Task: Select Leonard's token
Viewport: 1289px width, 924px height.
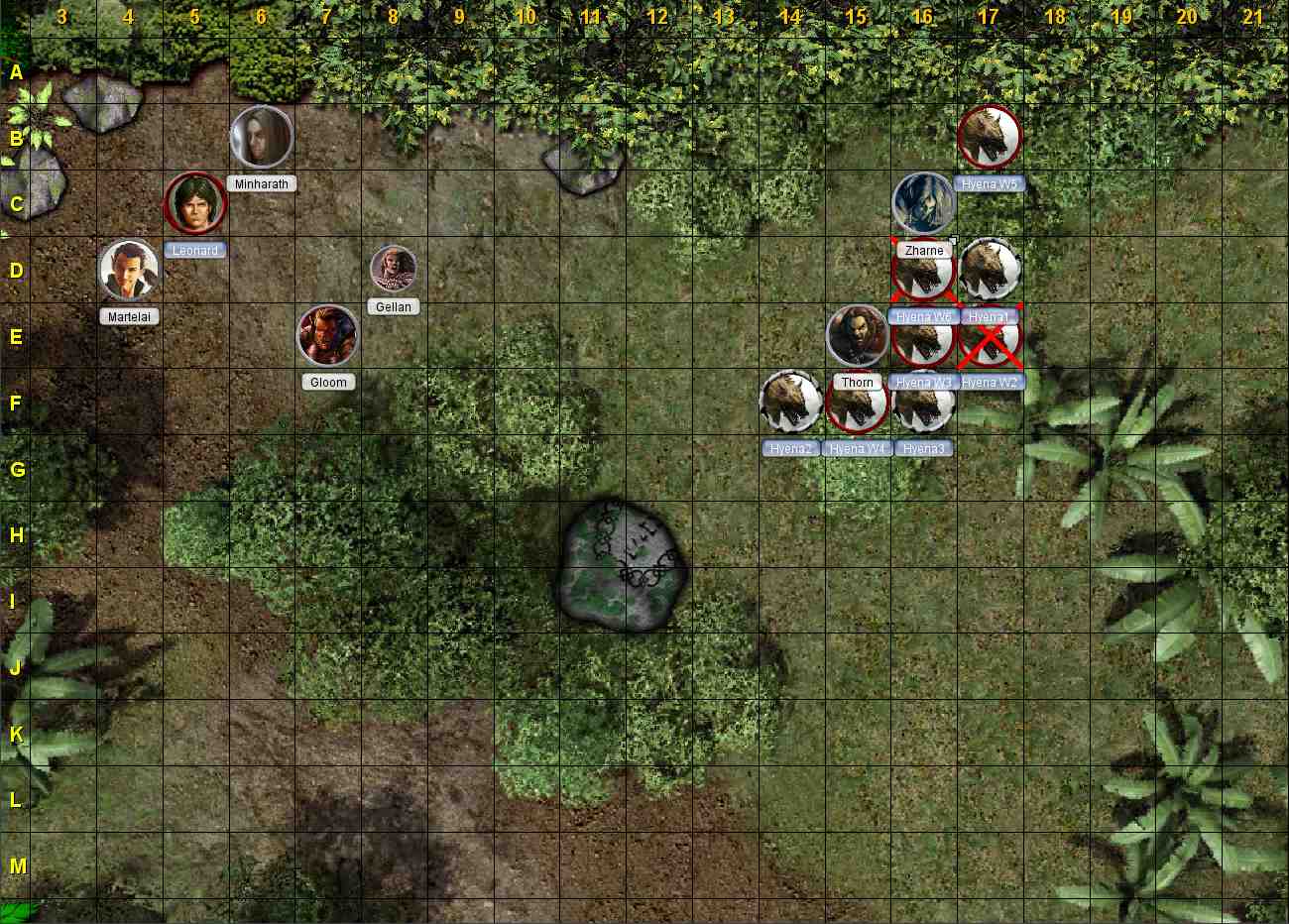Action: click(x=195, y=203)
